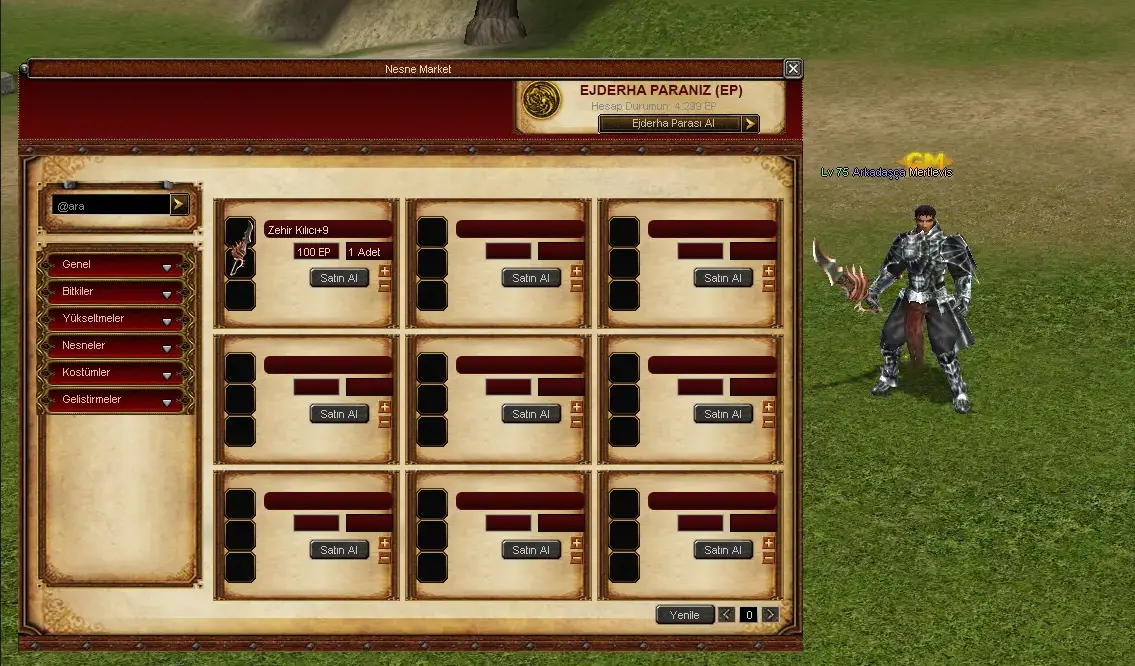This screenshot has height=666, width=1135.
Task: Open the Bitkiler category
Action: pyautogui.click(x=111, y=292)
